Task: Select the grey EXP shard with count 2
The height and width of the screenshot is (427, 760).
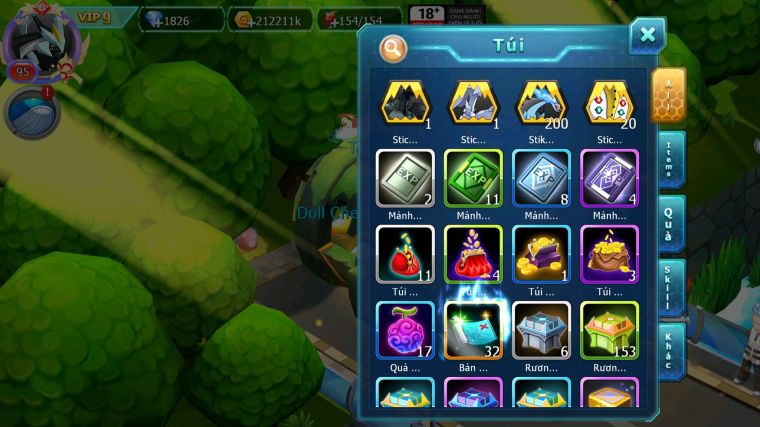Action: click(405, 178)
